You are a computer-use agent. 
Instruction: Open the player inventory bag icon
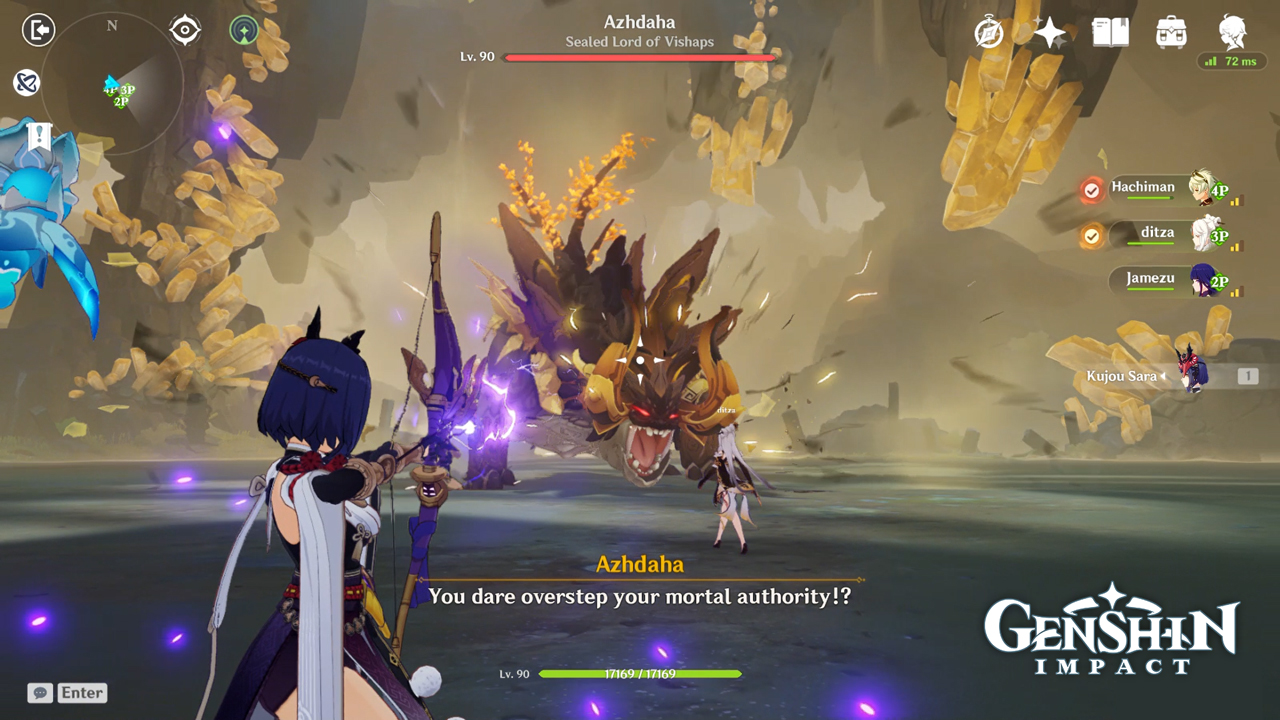(x=1170, y=32)
